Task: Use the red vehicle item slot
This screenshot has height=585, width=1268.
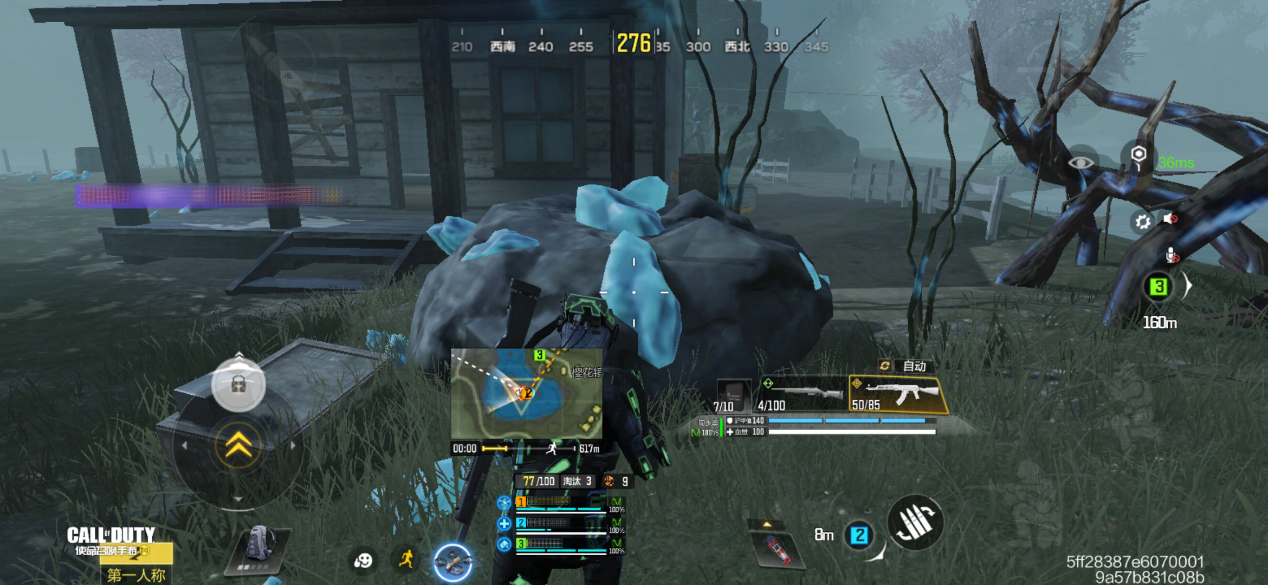Action: click(773, 547)
